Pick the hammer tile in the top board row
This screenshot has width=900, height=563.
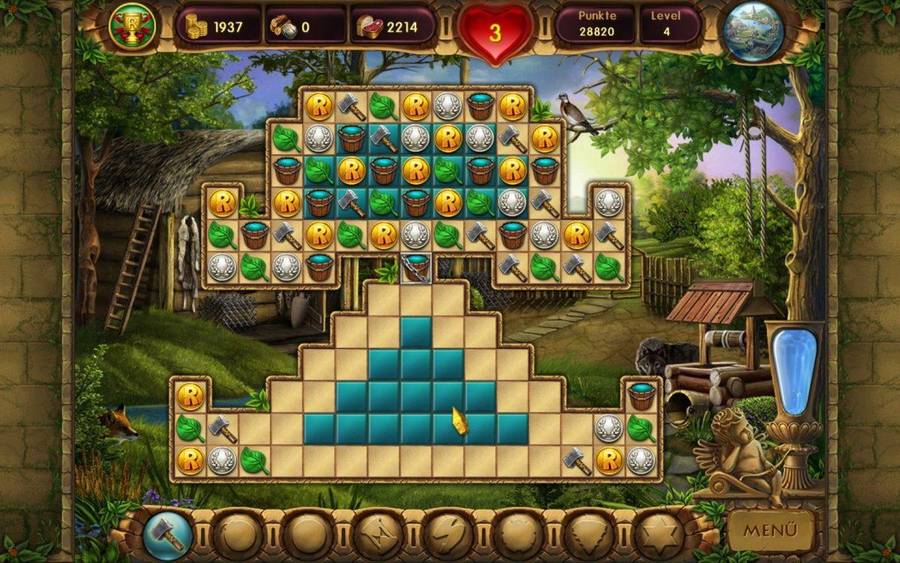351,105
